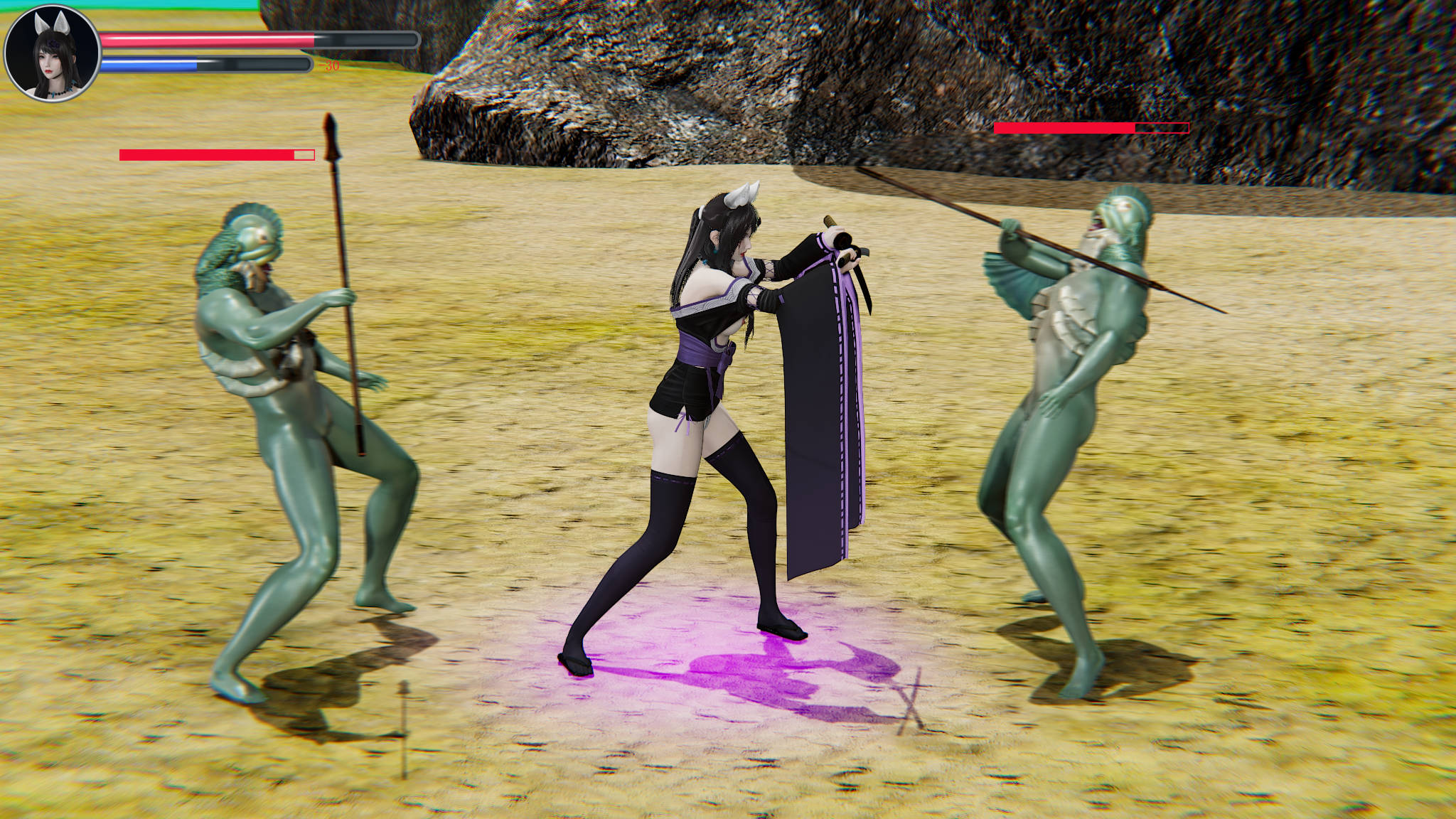The height and width of the screenshot is (819, 1456).
Task: Click the fox-eared character portrait
Action: coord(52,53)
